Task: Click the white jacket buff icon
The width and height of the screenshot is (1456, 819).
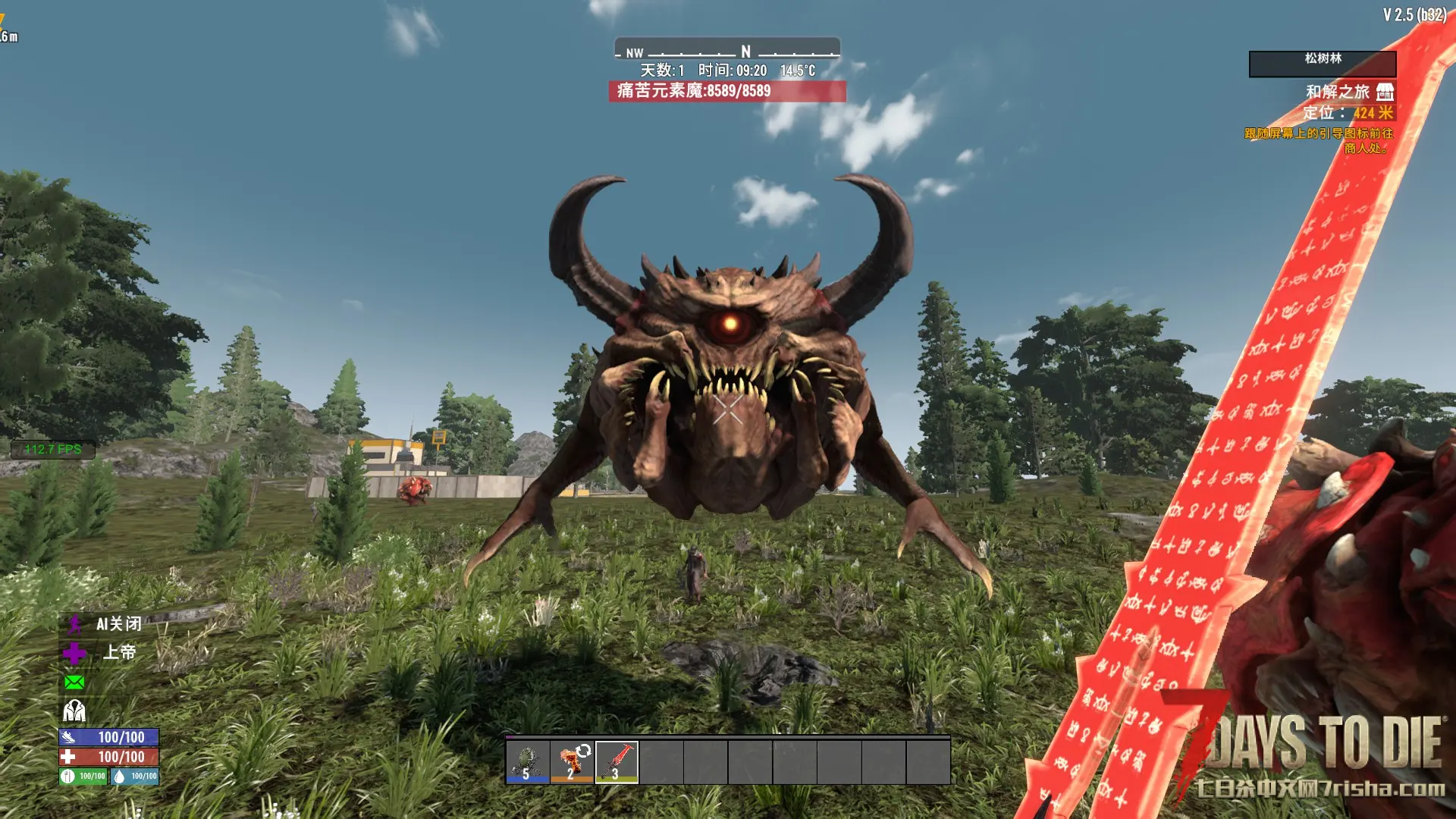Action: pyautogui.click(x=74, y=711)
